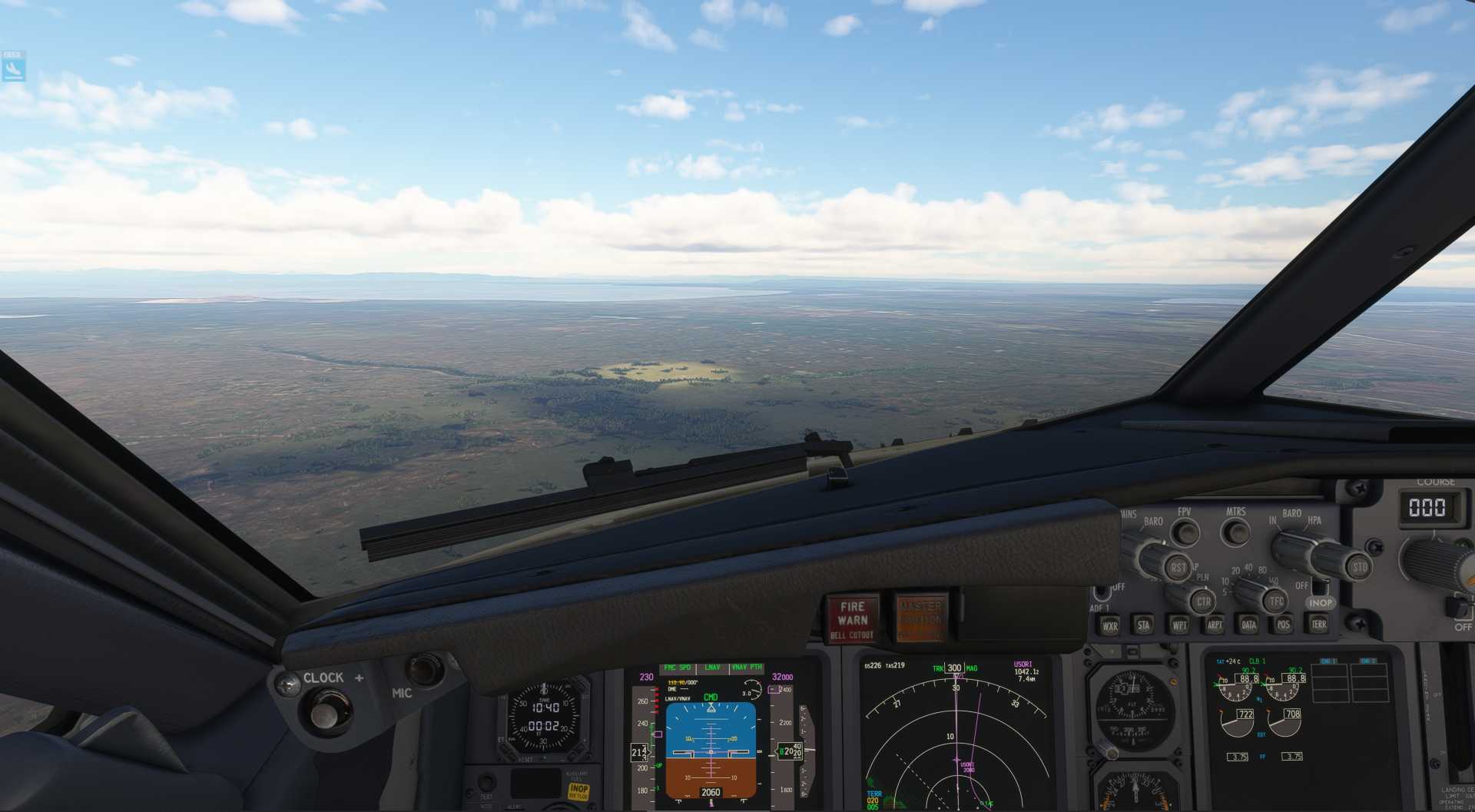
Task: Click the RST minimums reset button
Action: 1178,568
